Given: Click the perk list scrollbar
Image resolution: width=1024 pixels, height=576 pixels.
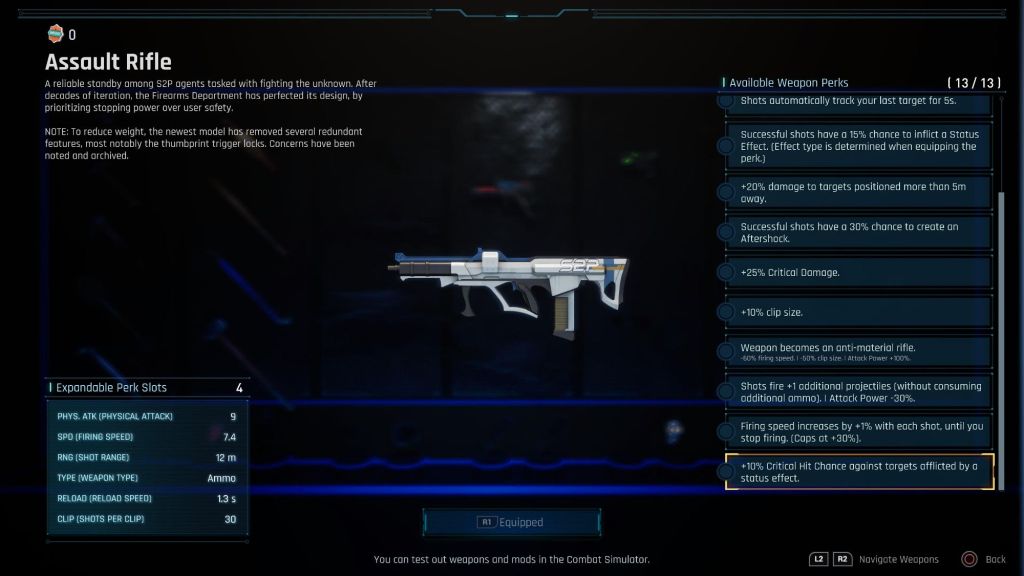Looking at the screenshot, I should pyautogui.click(x=1001, y=330).
